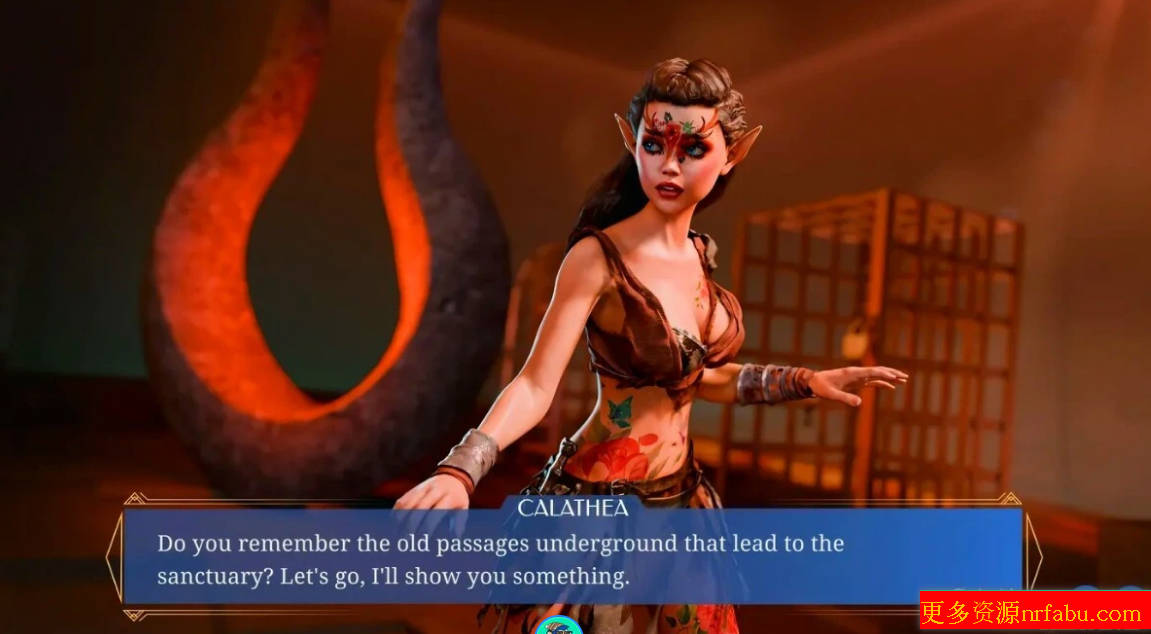
Task: Open the red nrfabu.com watermark link
Action: (1033, 611)
